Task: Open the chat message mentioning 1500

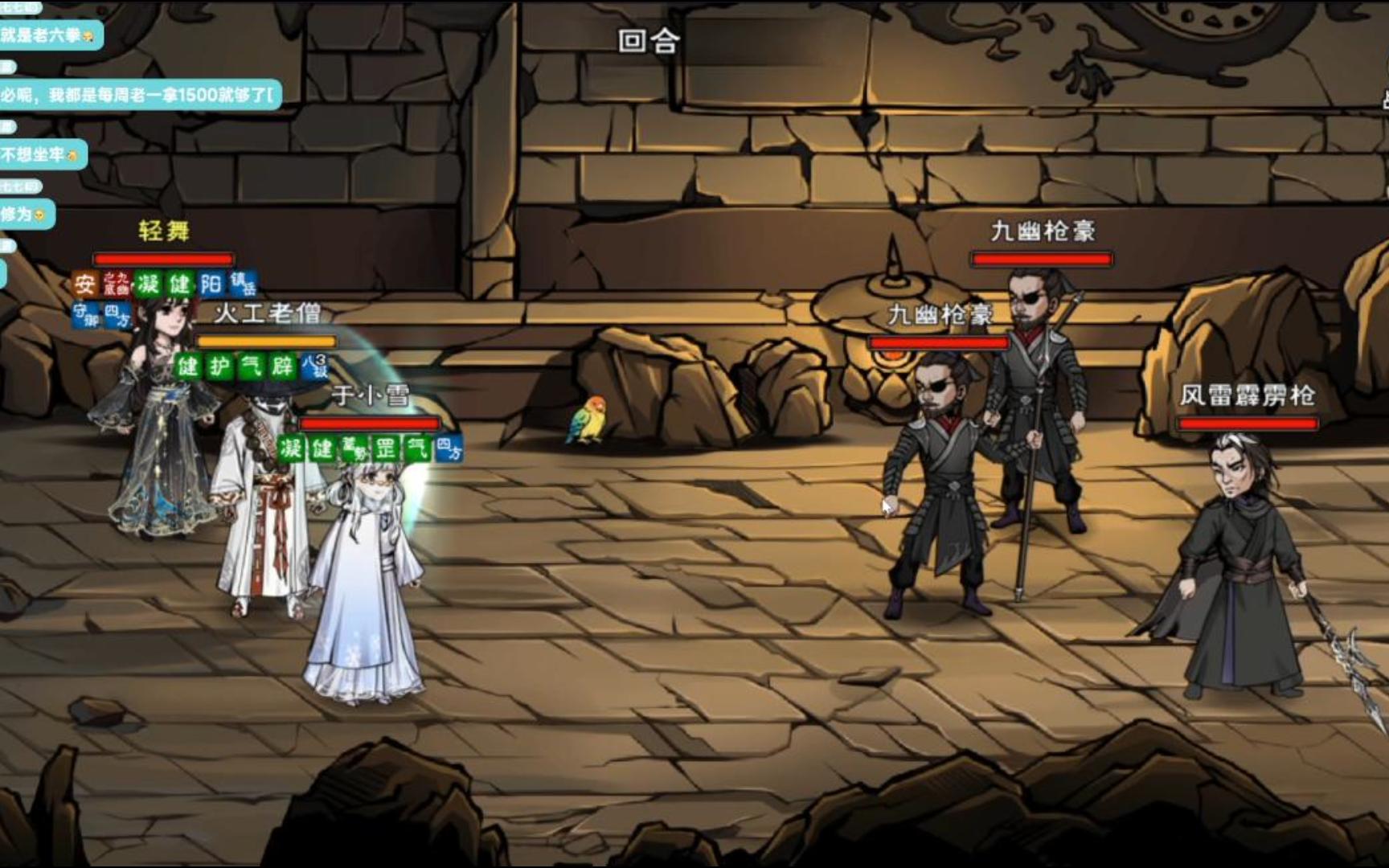Action: point(138,95)
